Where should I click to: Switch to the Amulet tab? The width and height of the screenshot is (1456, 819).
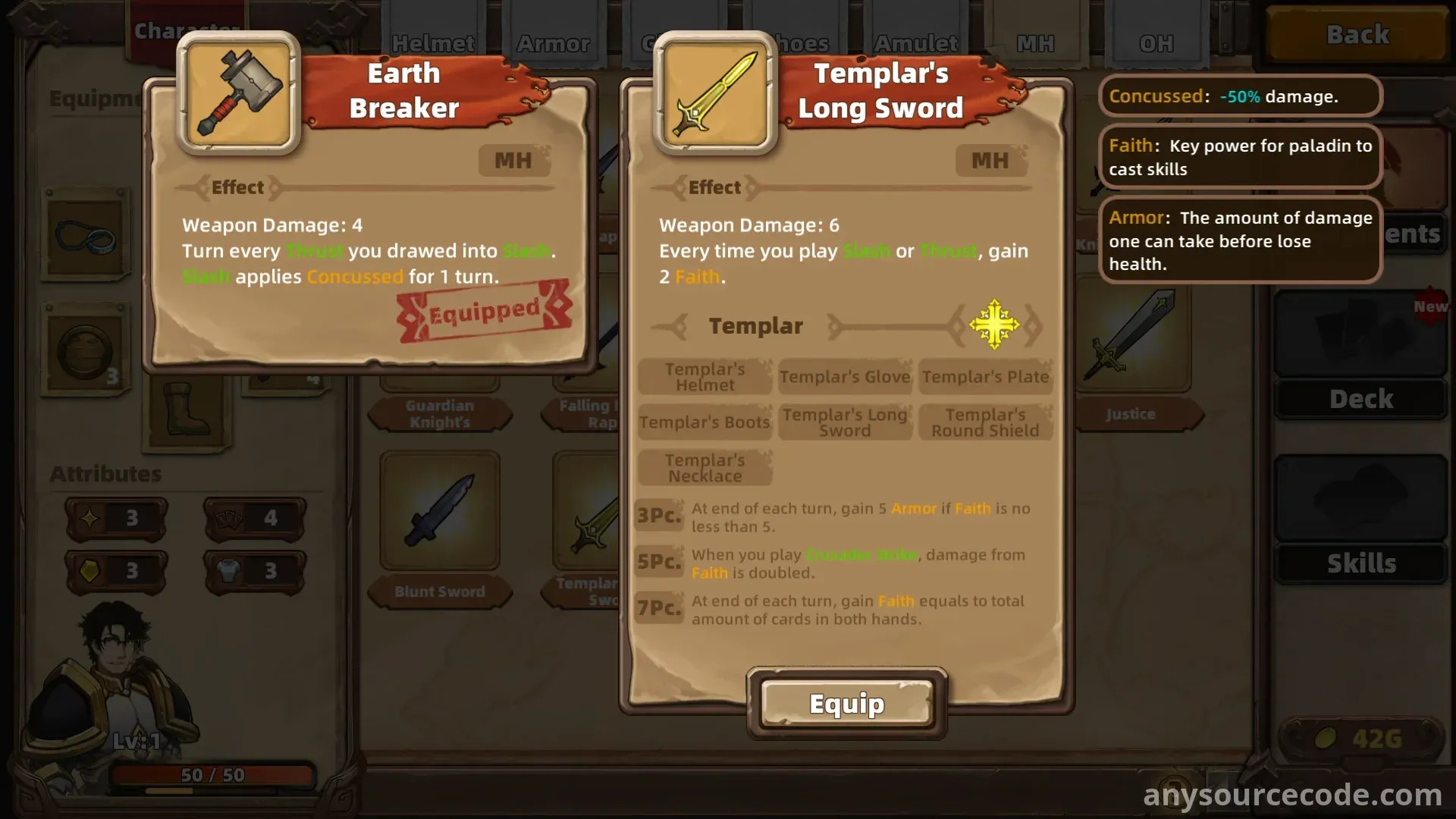tap(915, 43)
